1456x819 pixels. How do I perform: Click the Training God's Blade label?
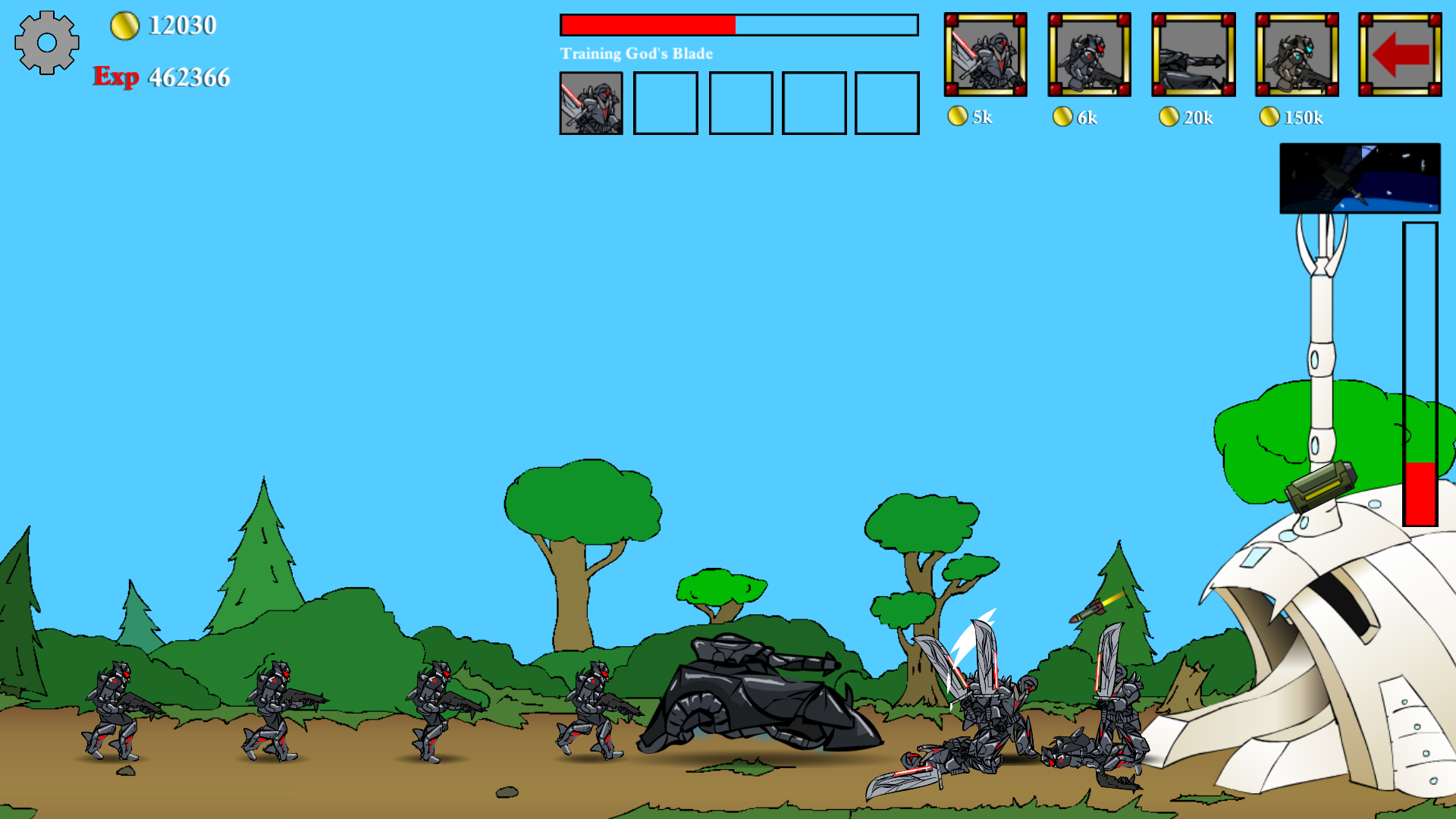pyautogui.click(x=635, y=53)
